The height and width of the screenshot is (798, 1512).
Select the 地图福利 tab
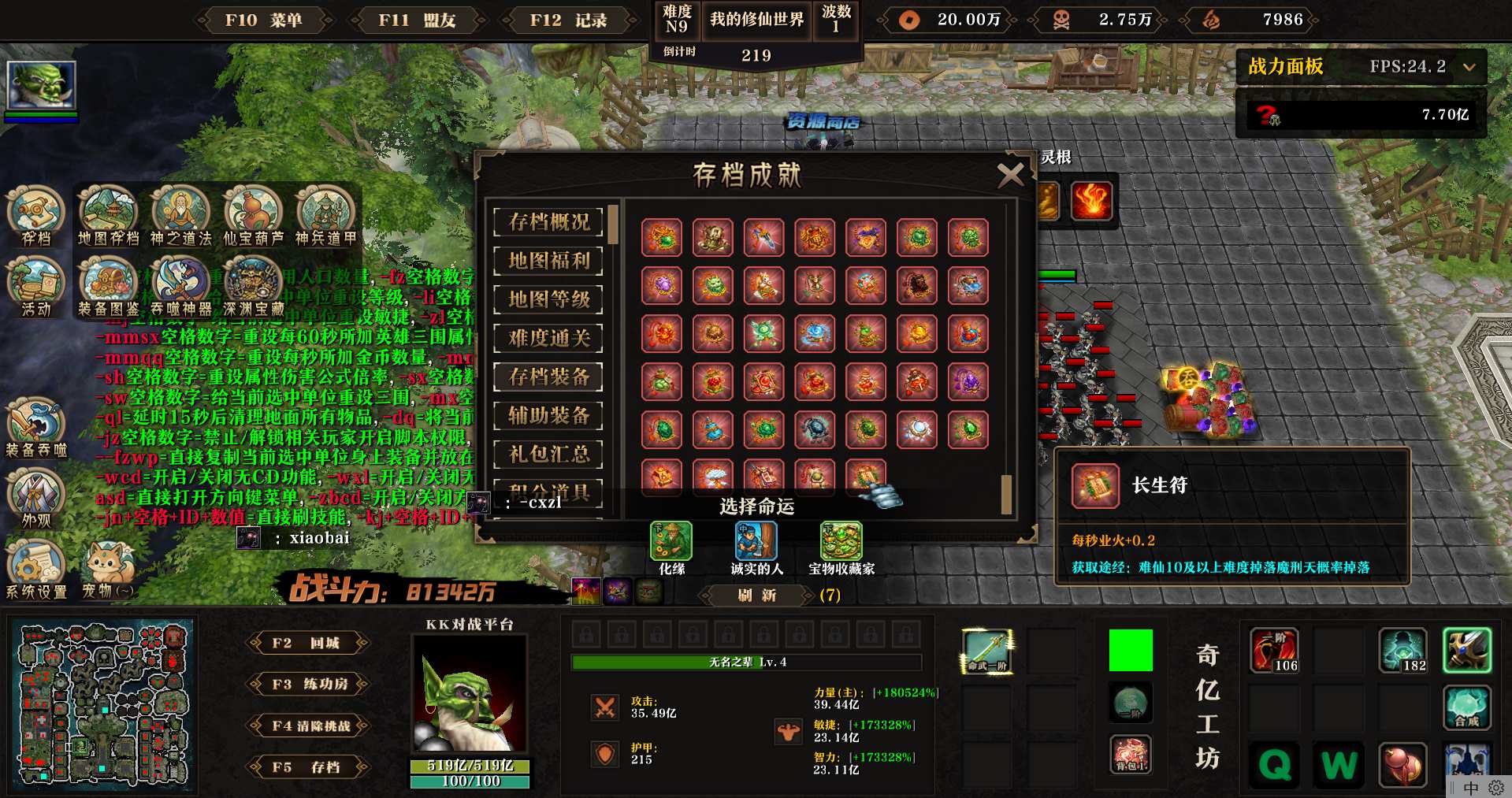[x=548, y=261]
